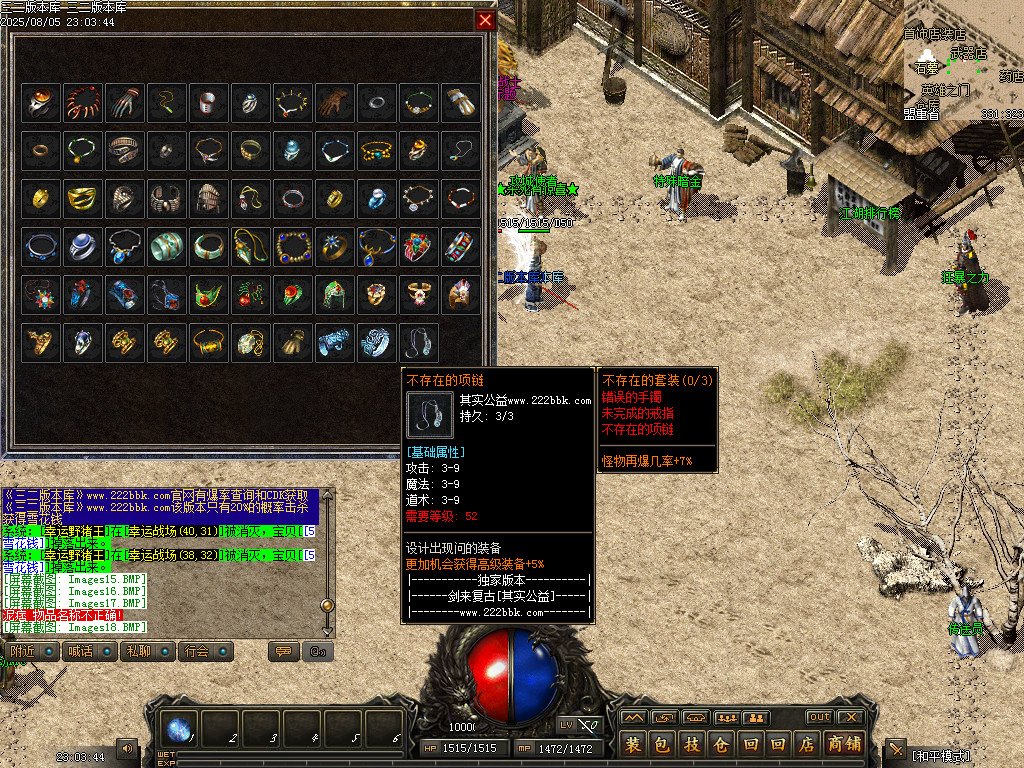Click the OUT logout button
The width and height of the screenshot is (1024, 768).
(819, 717)
